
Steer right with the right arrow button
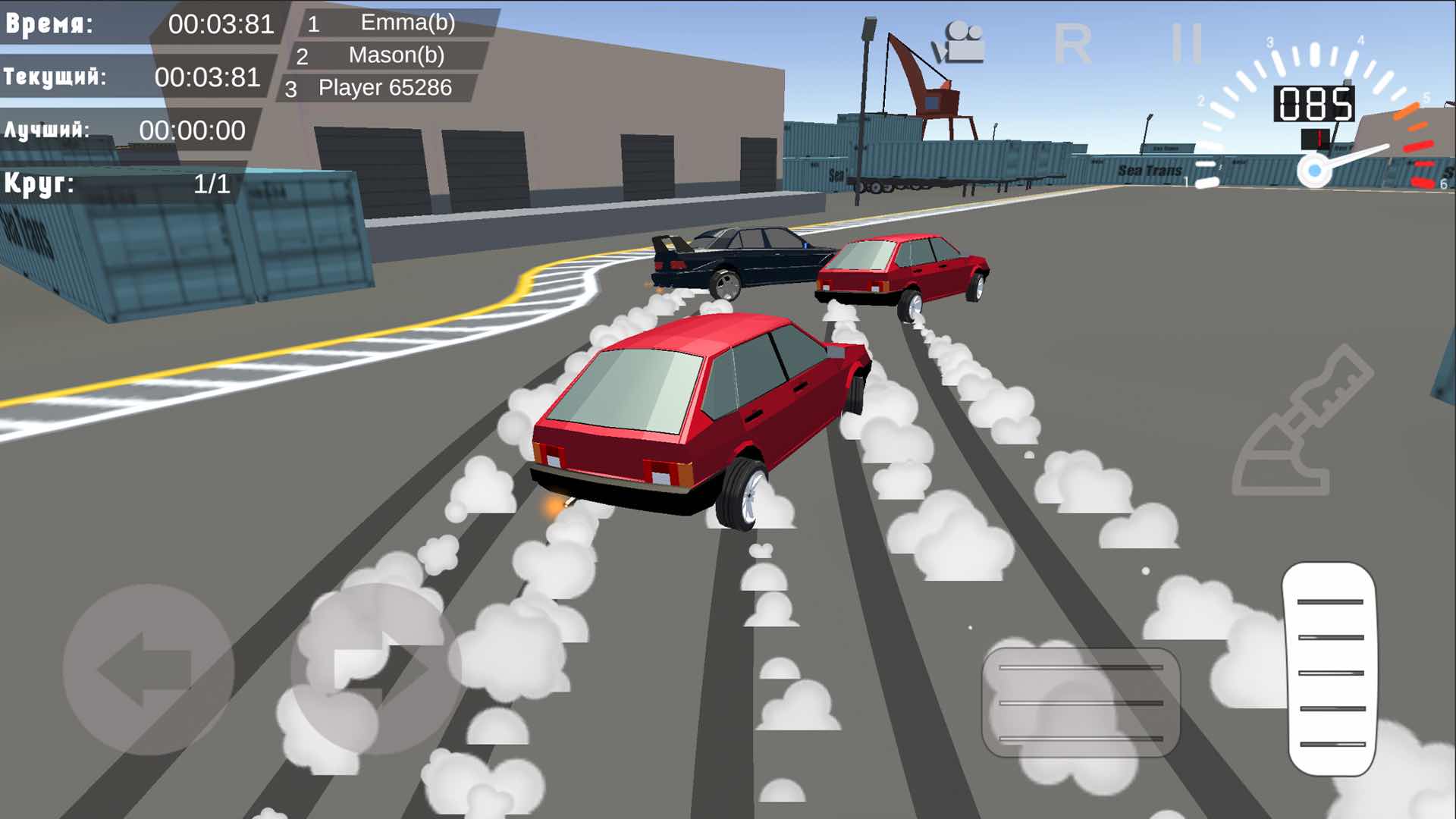coord(377,670)
